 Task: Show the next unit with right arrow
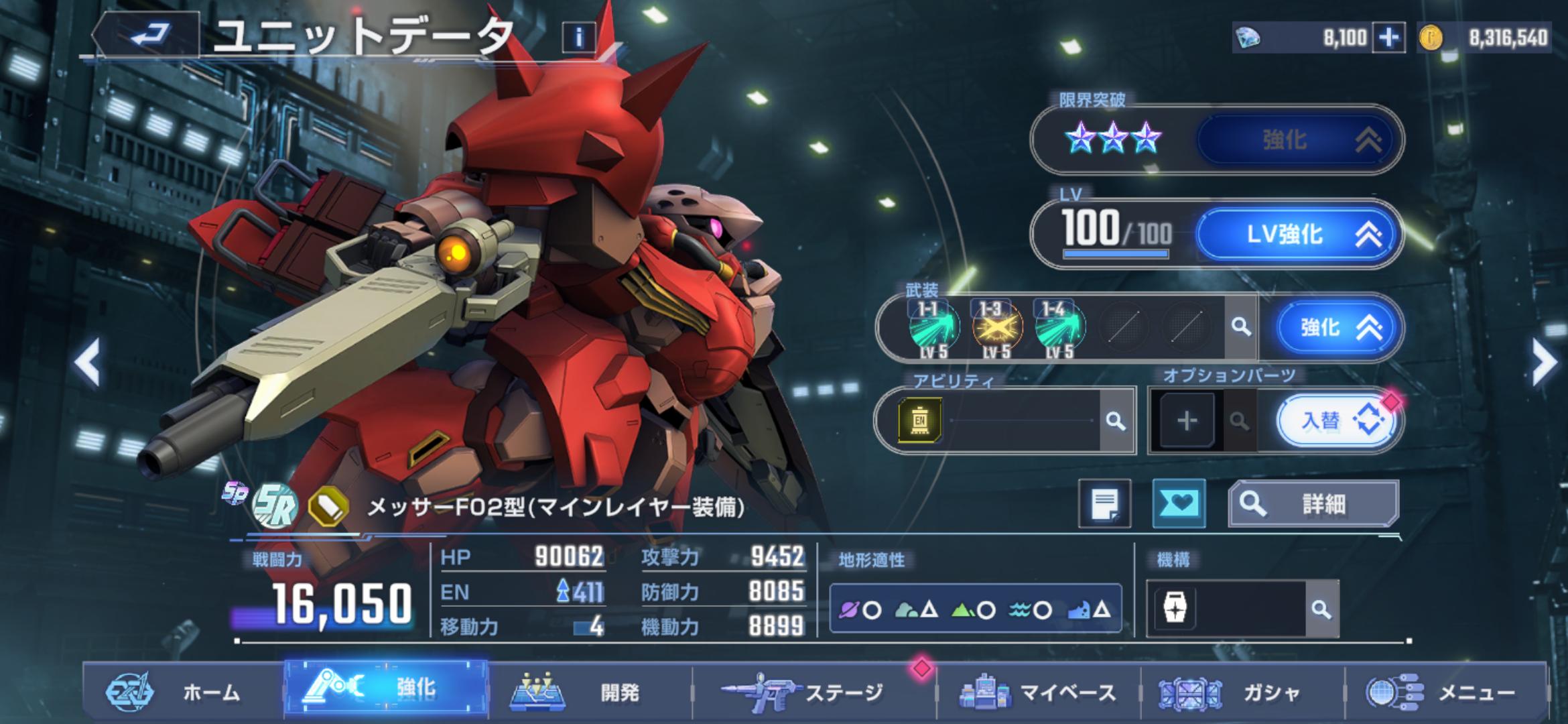1543,363
